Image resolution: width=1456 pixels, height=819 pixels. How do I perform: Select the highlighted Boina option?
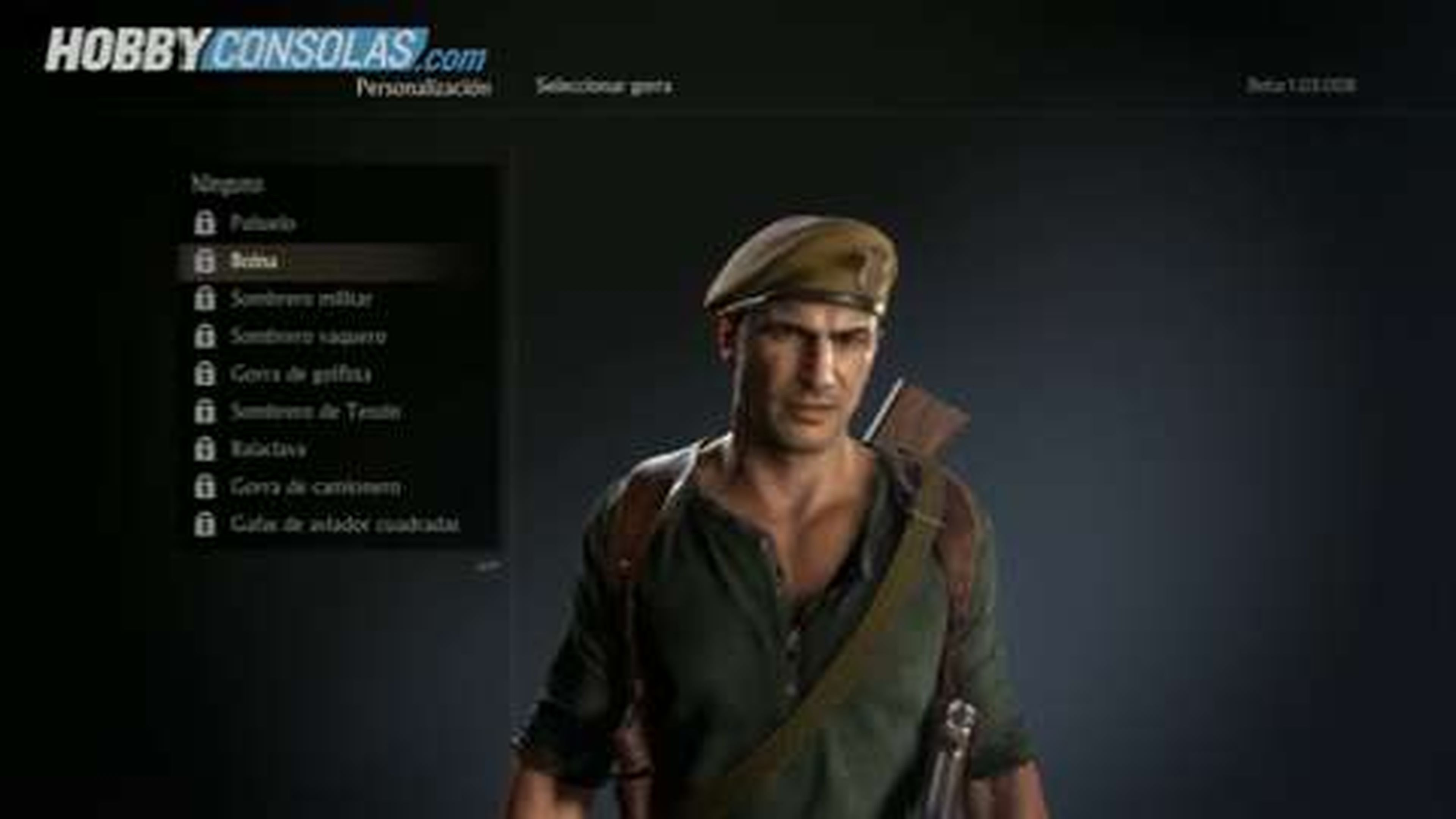coord(257,260)
